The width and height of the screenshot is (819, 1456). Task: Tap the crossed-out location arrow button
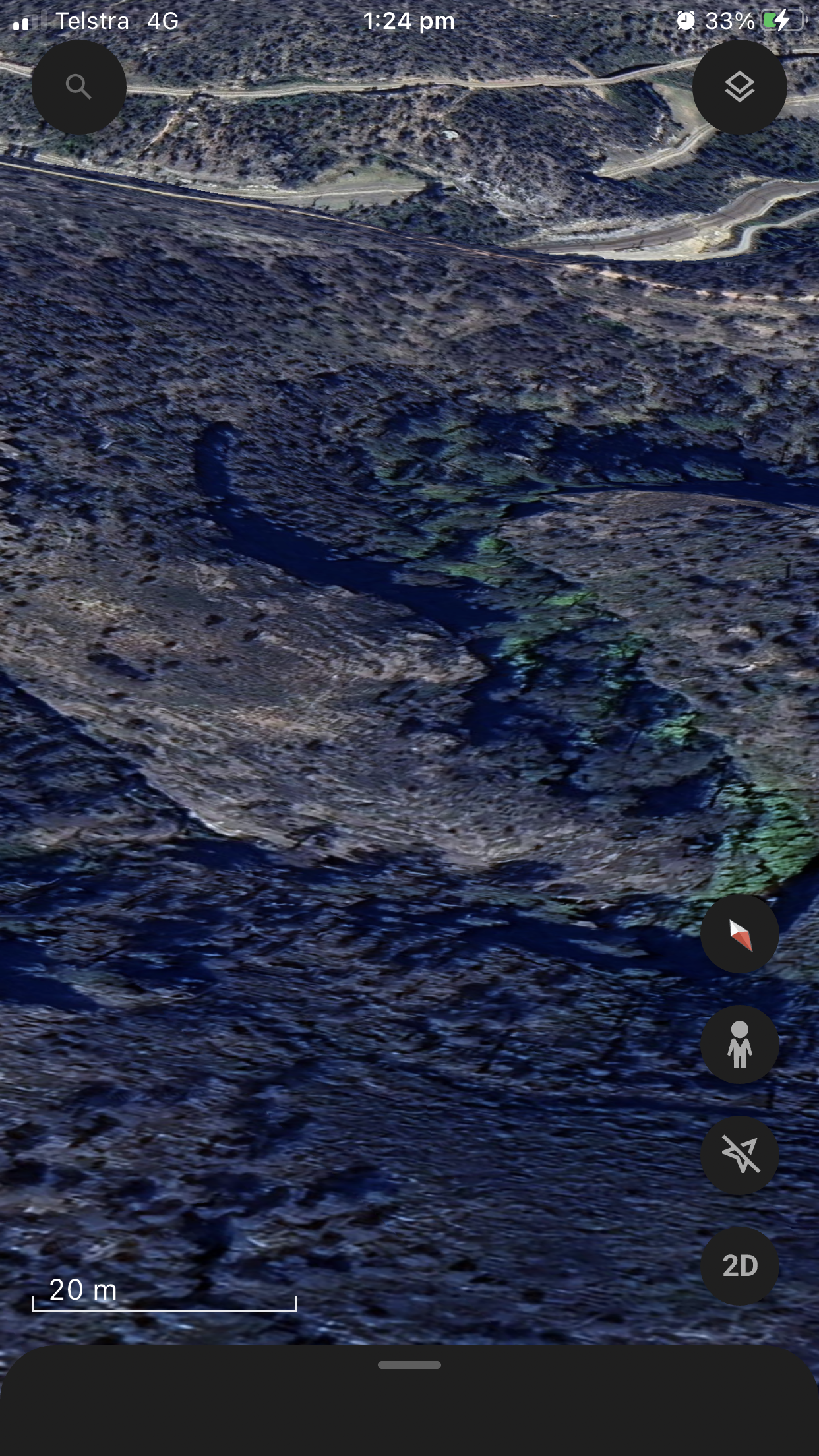[739, 1155]
